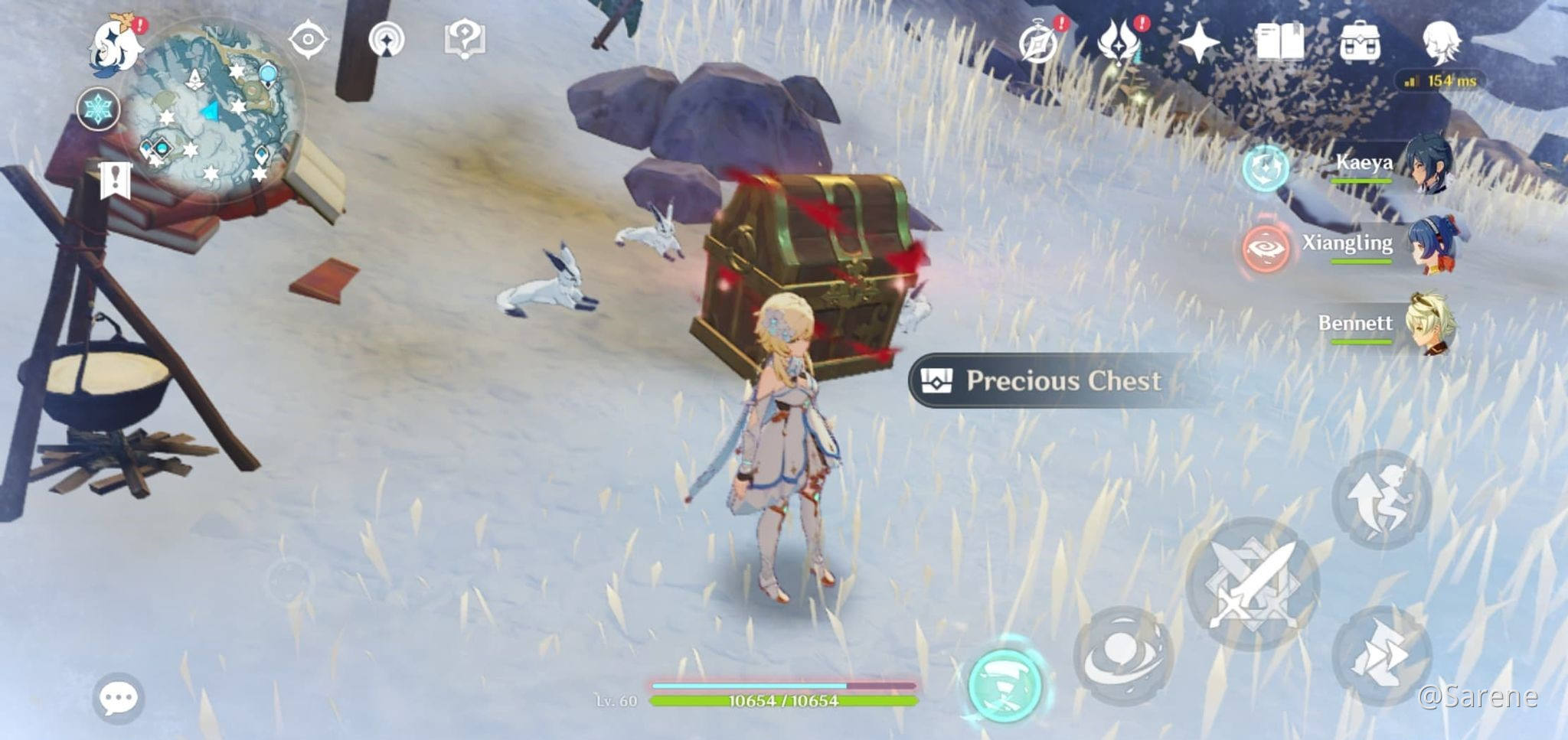Tap the crossed swords attack button

tap(1253, 585)
